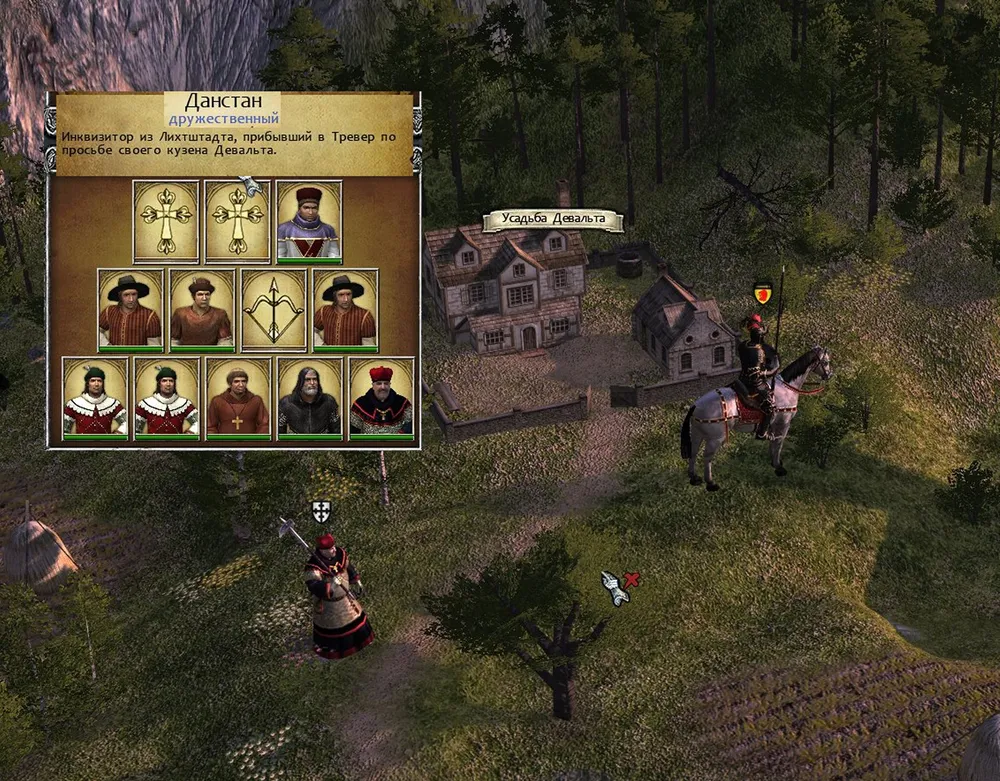The width and height of the screenshot is (1000, 781).
Task: Select the purple-robed portrait in the top row
Action: [309, 221]
